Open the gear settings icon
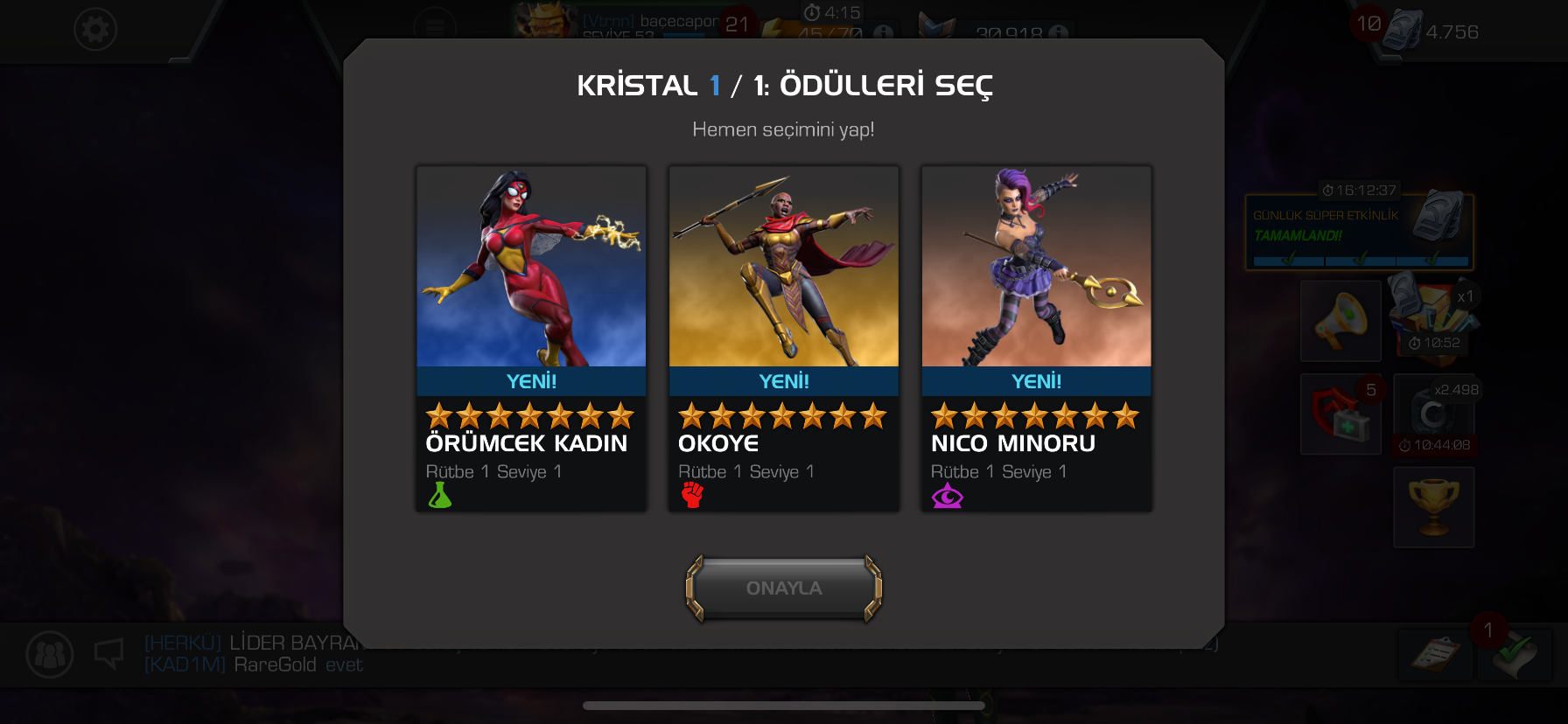This screenshot has height=724, width=1568. pos(95,30)
